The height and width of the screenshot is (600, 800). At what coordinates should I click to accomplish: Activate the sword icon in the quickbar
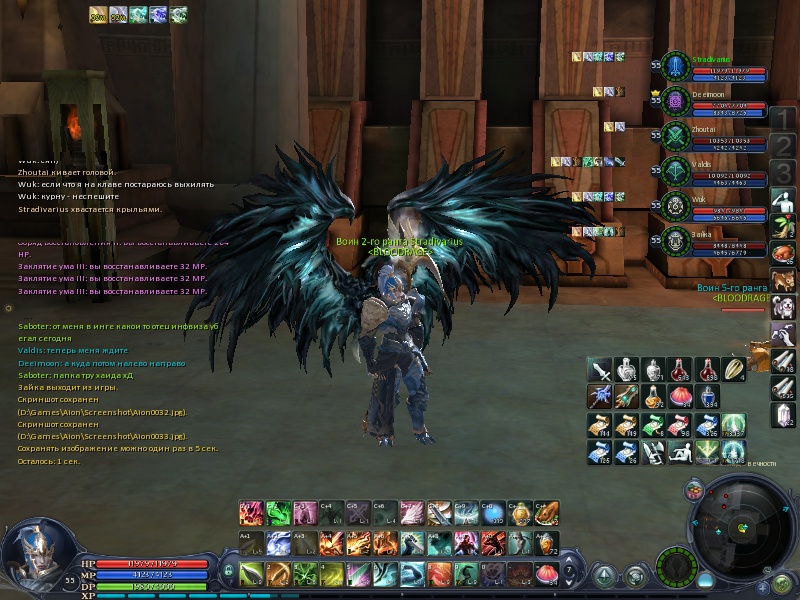tap(598, 370)
